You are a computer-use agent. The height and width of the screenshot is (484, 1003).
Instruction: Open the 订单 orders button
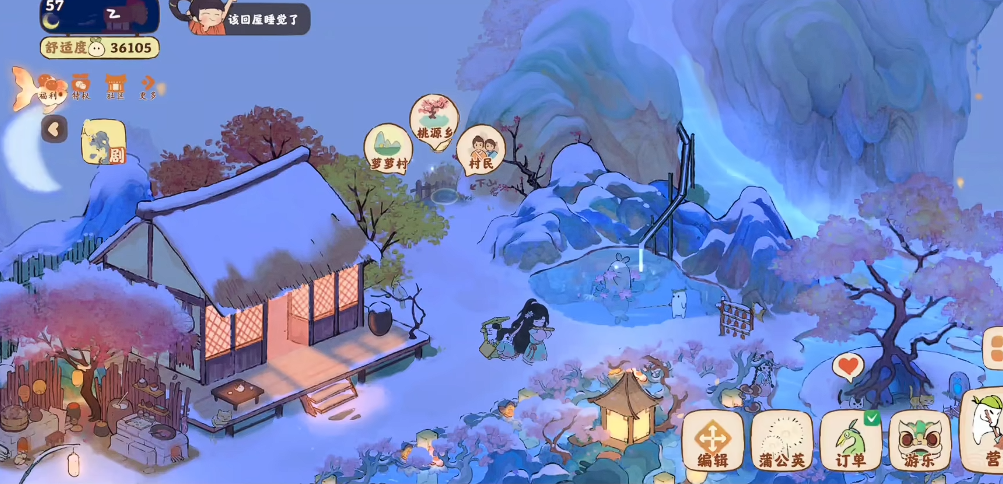[850, 440]
